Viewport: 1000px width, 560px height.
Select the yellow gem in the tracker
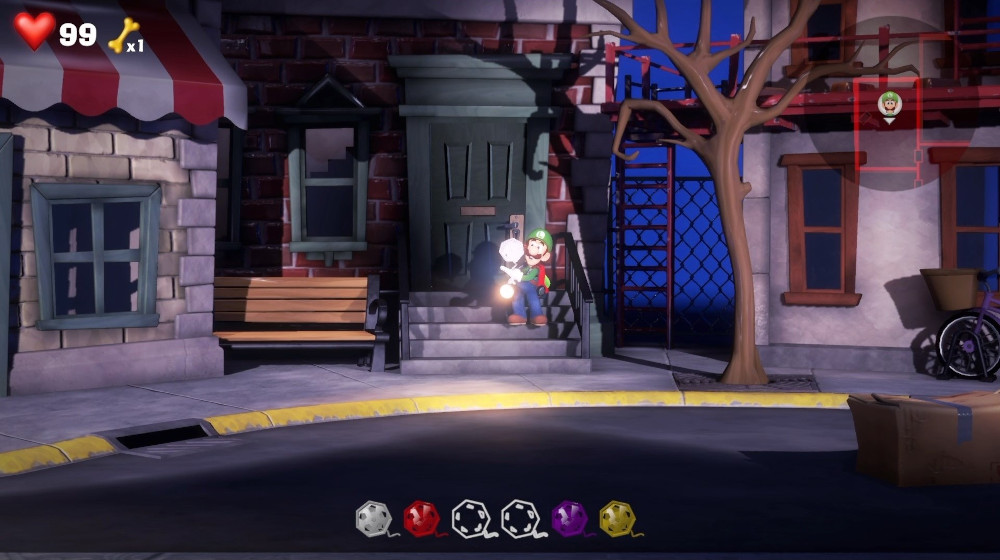[x=617, y=518]
